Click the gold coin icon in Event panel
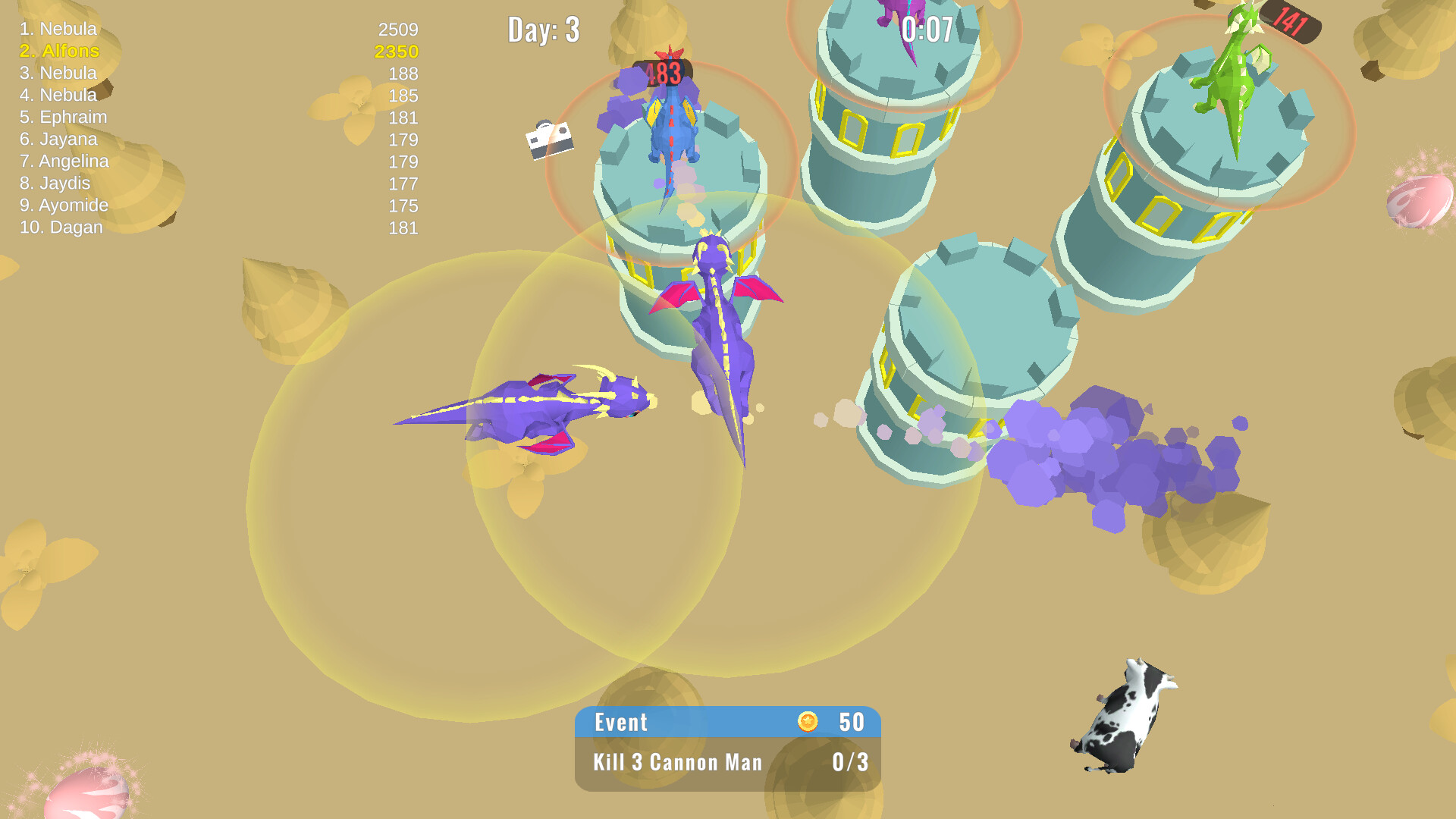This screenshot has height=819, width=1456. click(x=808, y=723)
